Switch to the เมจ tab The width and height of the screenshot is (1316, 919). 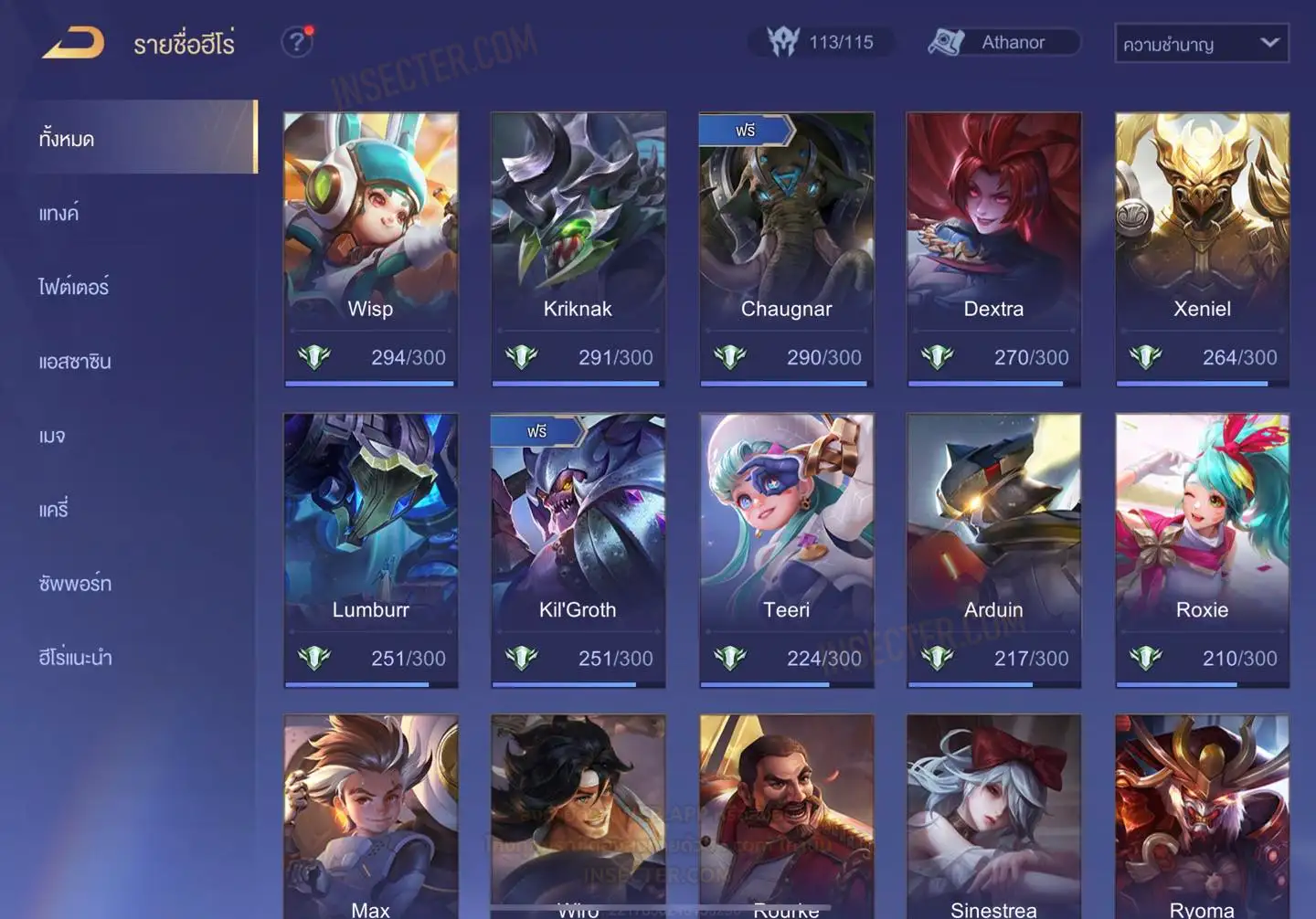point(52,436)
